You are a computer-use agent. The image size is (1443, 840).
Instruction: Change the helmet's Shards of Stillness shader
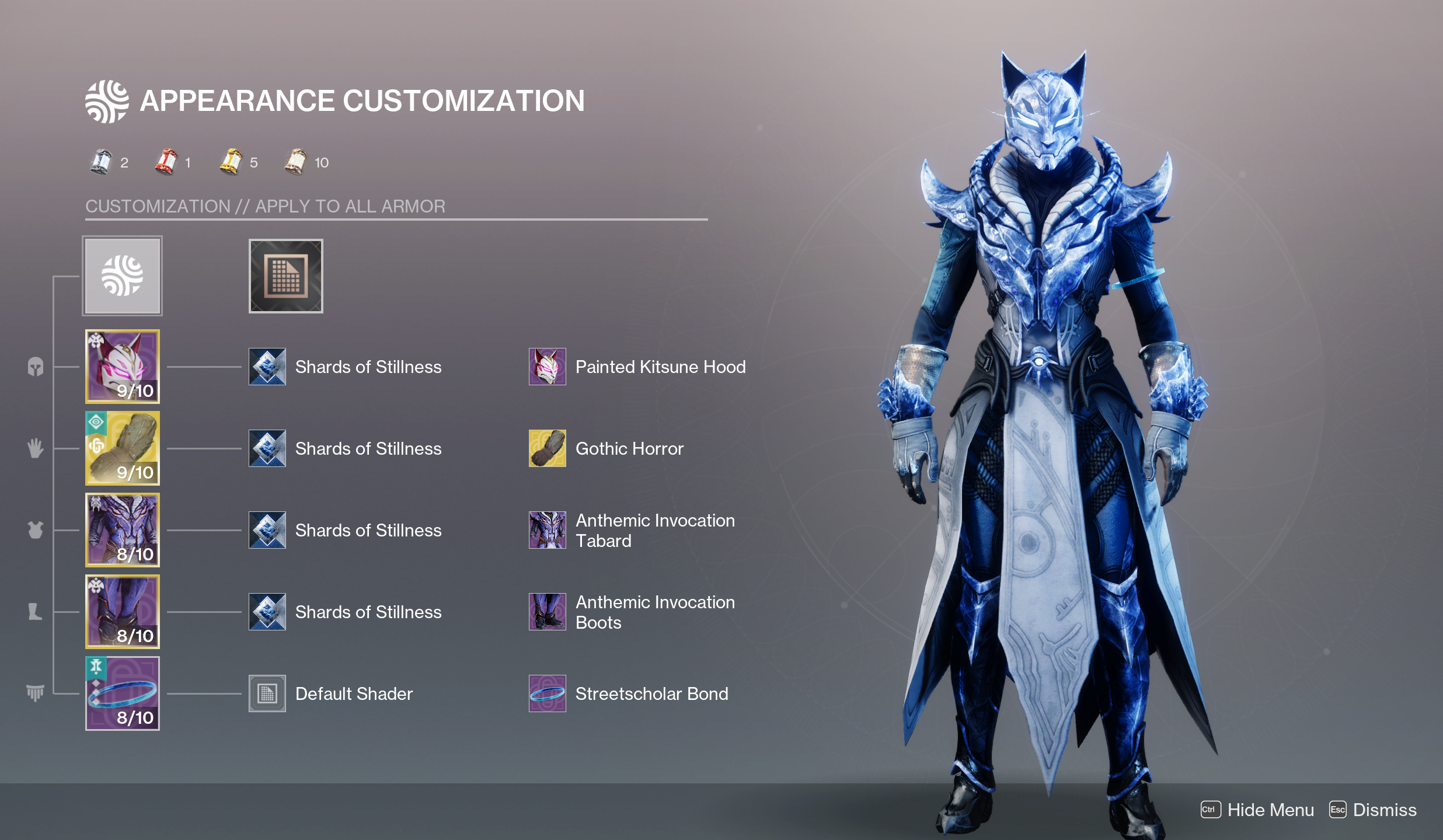(x=267, y=367)
